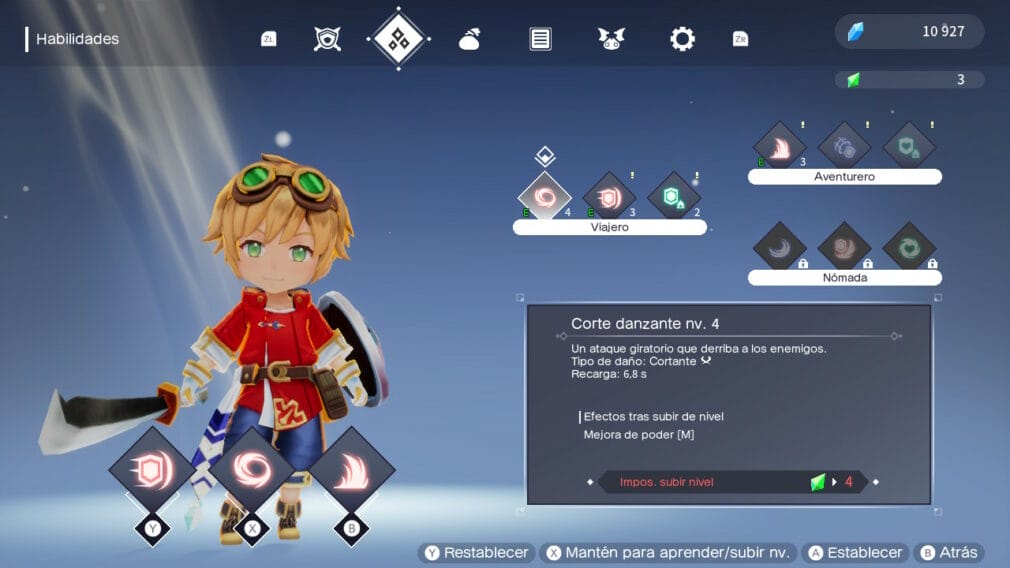Select the diamond Habilidades tab
The height and width of the screenshot is (568, 1010).
[399, 39]
